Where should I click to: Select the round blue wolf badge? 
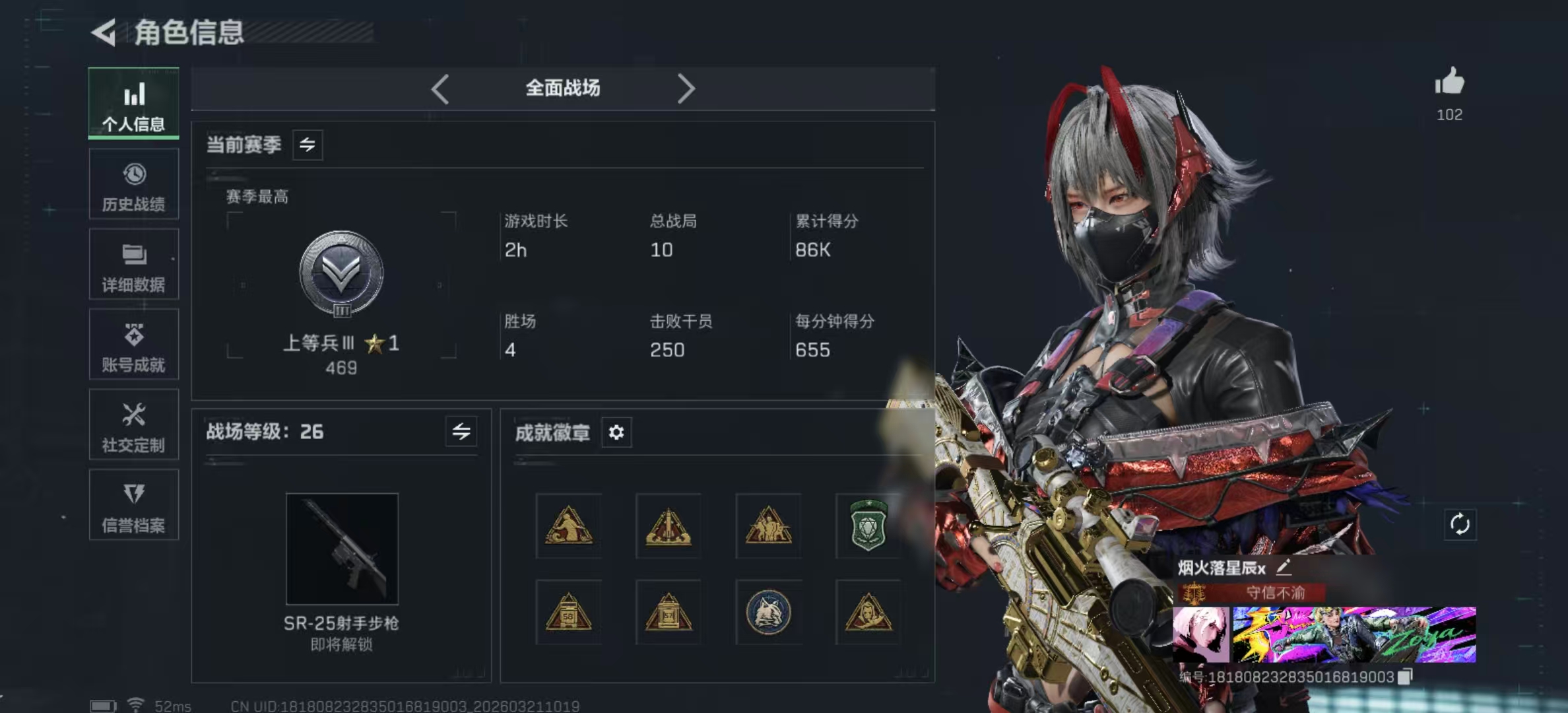click(768, 613)
